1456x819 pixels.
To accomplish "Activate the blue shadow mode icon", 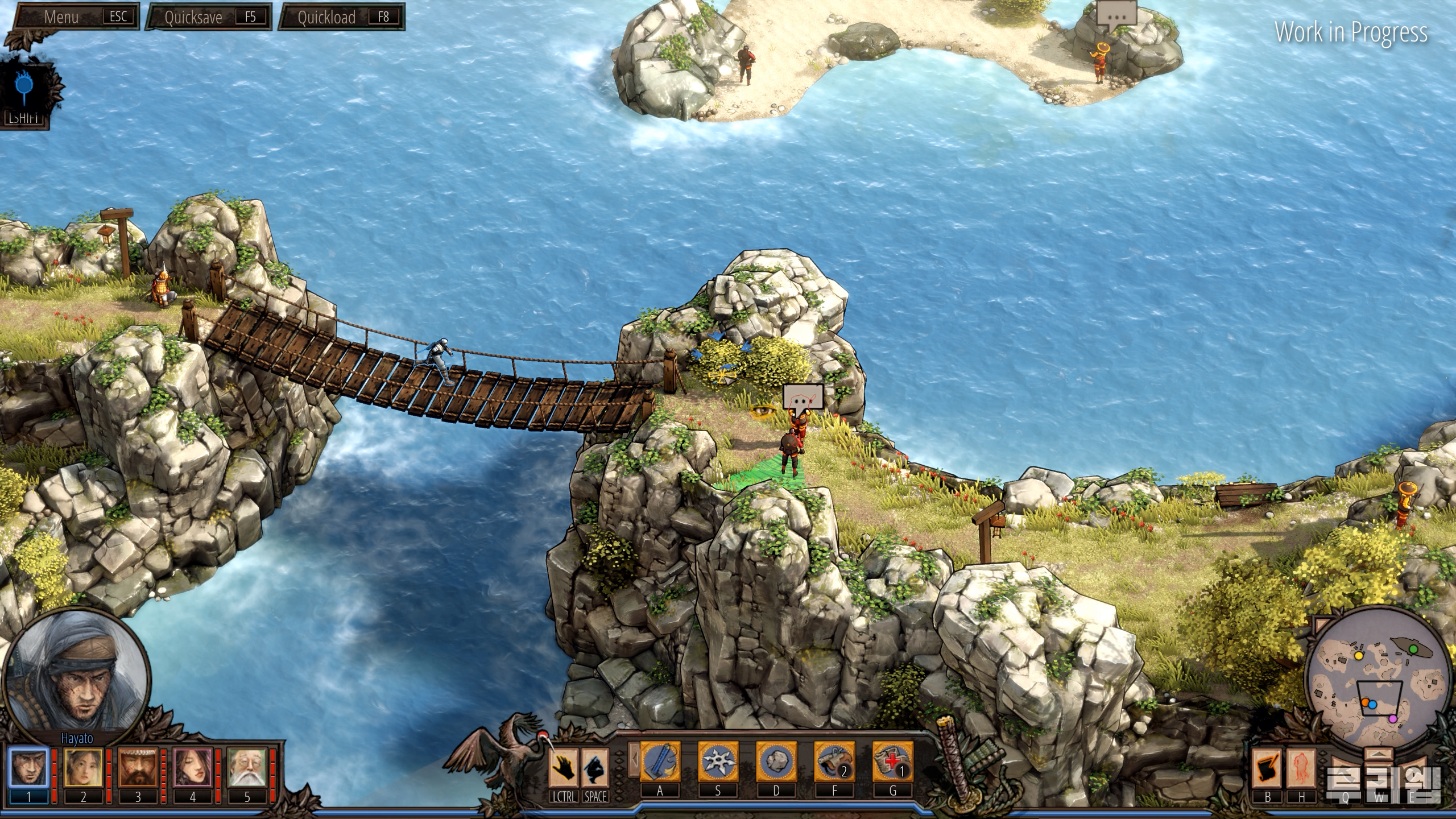I will click(x=24, y=86).
